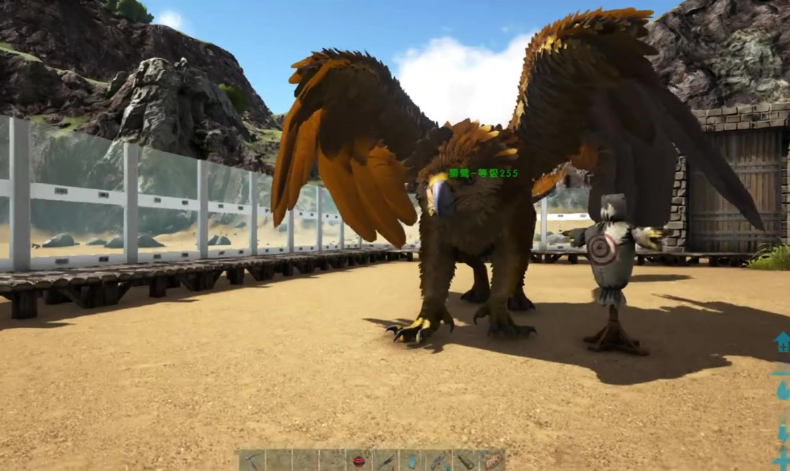790x471 pixels.
Task: Choose the last hotbar slot with the food item
Action: point(492,461)
